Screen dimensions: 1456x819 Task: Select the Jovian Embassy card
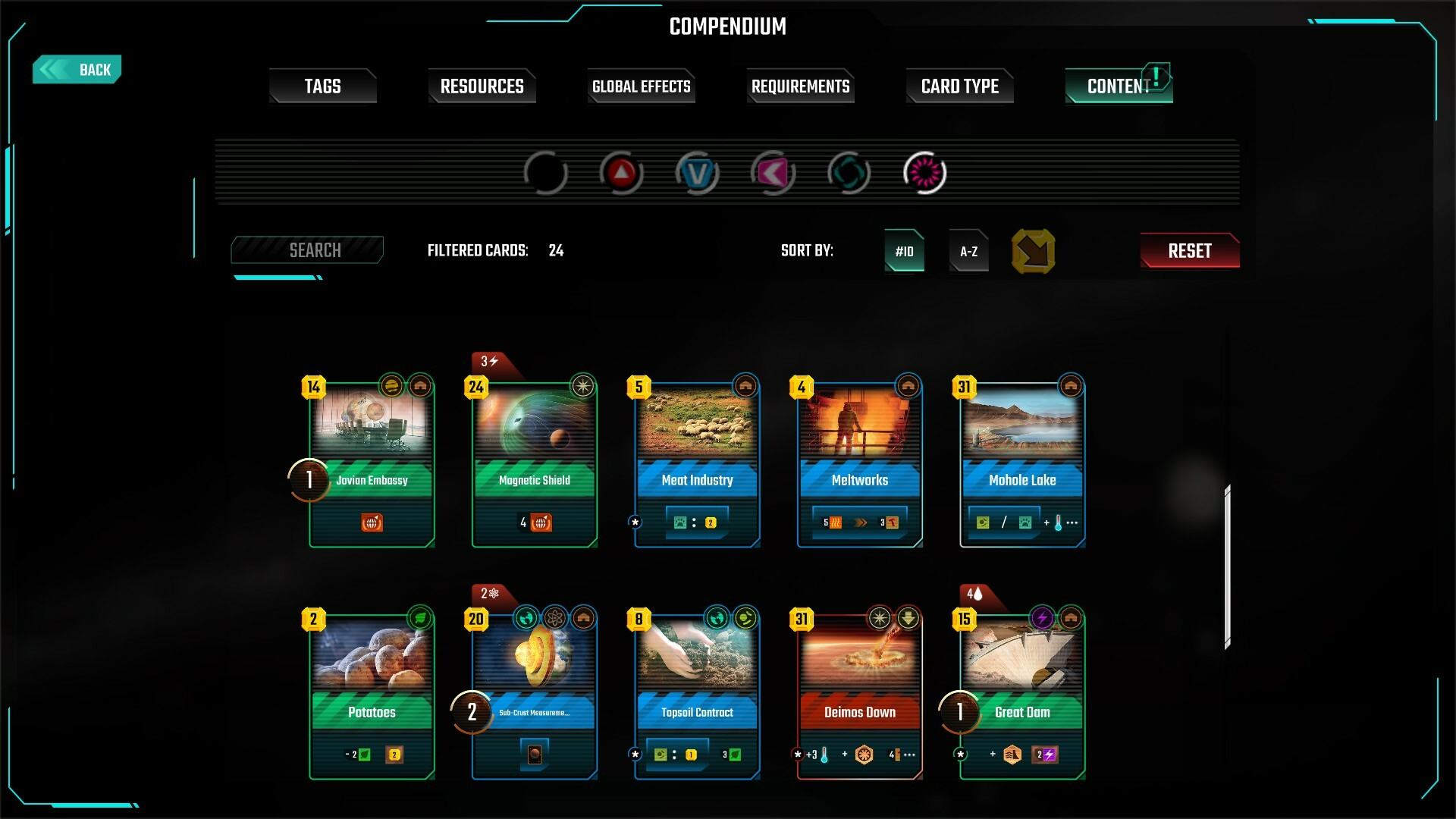click(372, 463)
